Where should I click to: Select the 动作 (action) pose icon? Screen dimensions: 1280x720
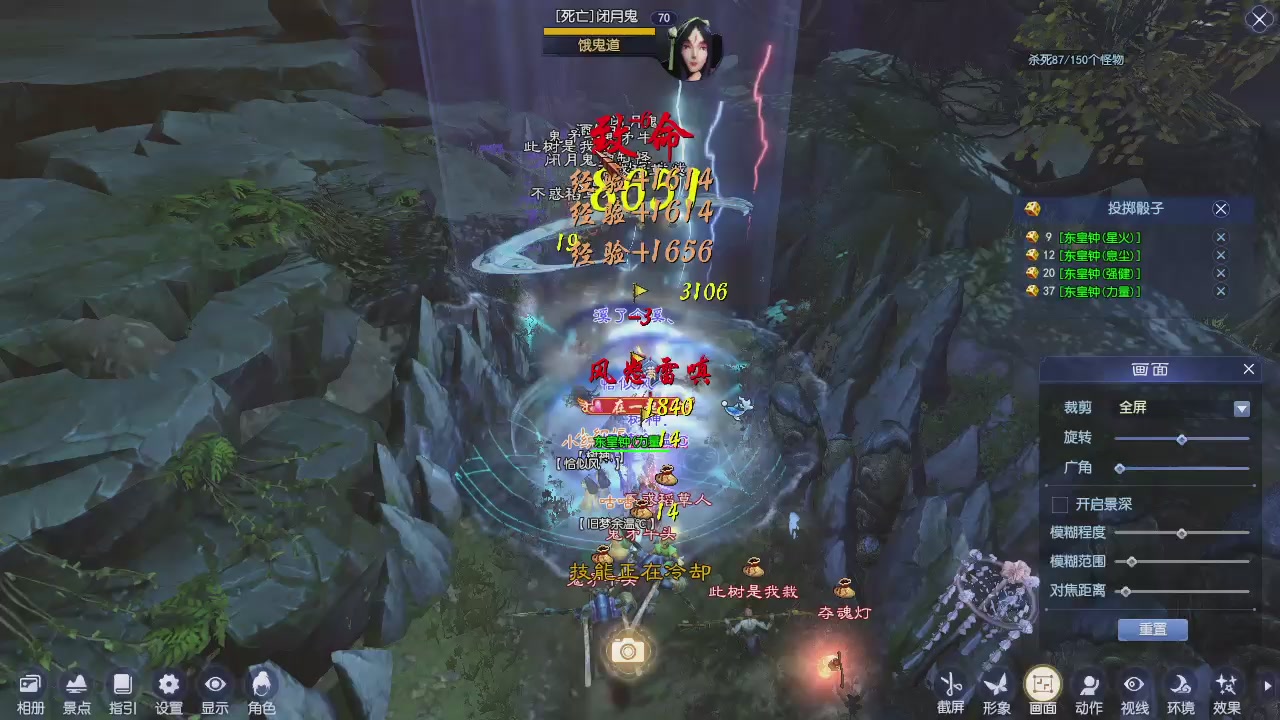click(1088, 684)
